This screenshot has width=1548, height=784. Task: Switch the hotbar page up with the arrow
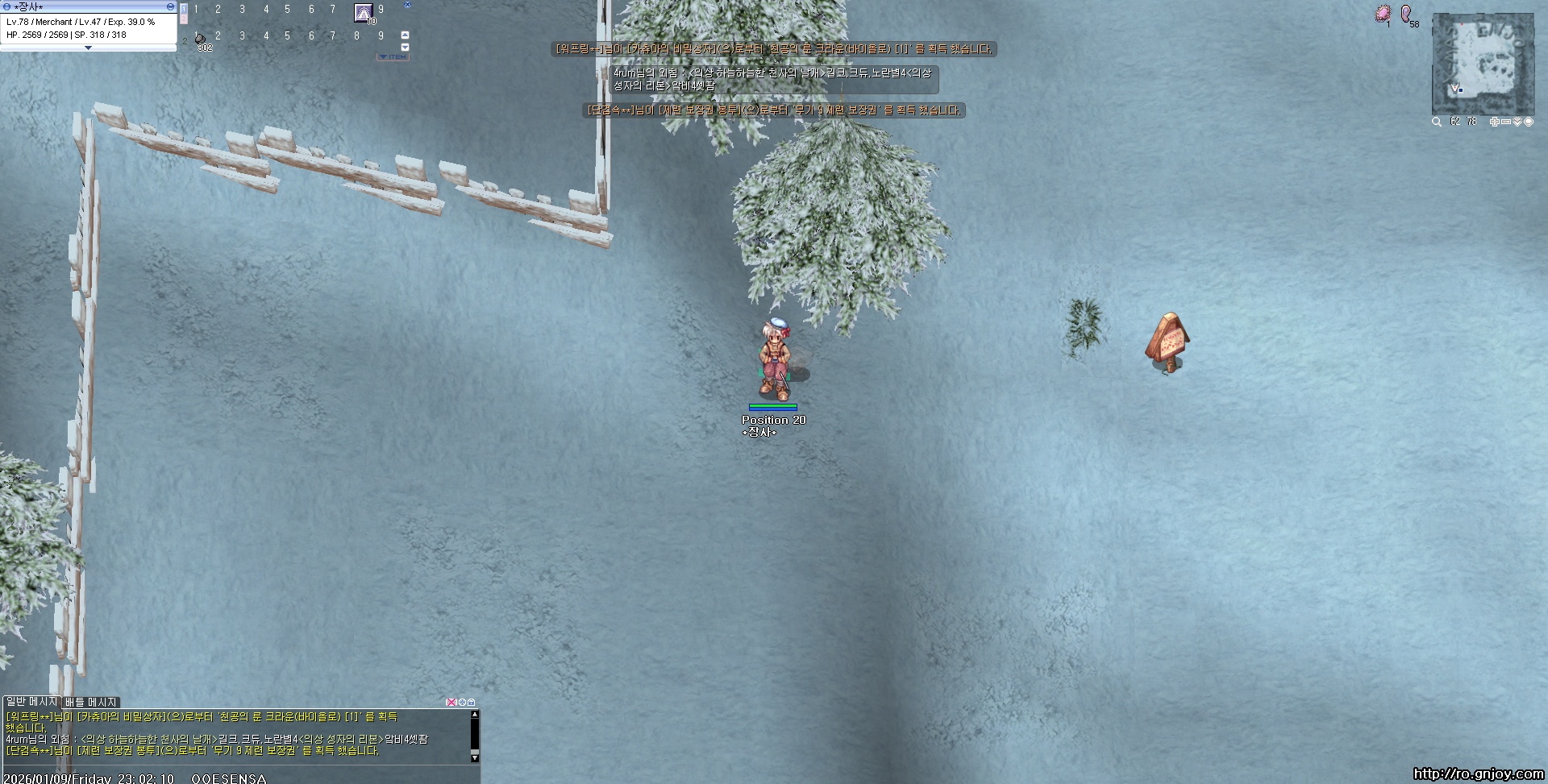click(405, 35)
